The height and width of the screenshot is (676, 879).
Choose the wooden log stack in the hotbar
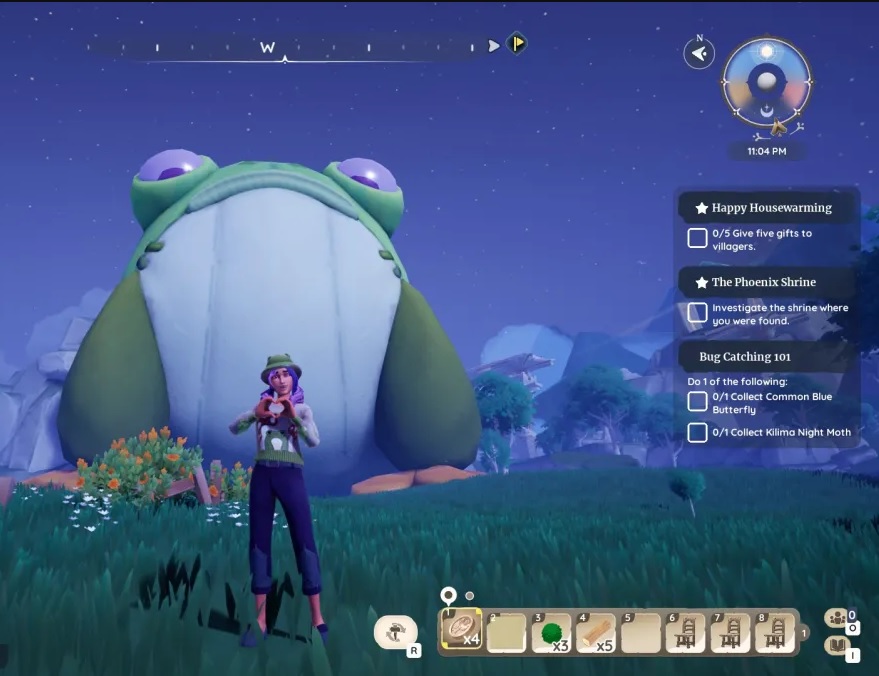coord(596,633)
